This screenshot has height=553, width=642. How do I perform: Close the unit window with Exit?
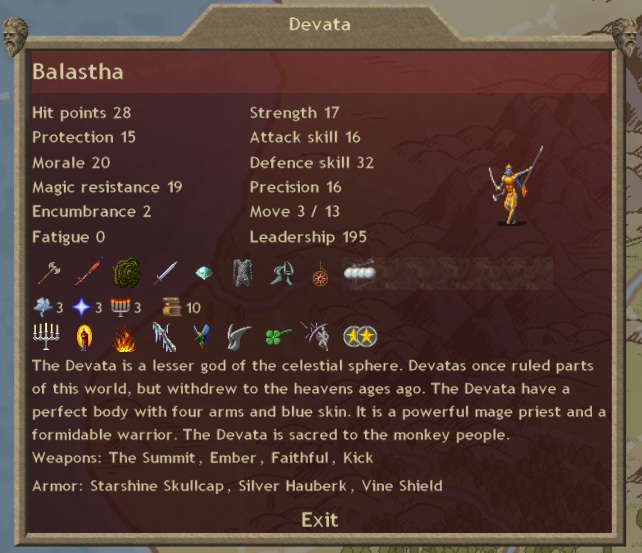pyautogui.click(x=319, y=520)
